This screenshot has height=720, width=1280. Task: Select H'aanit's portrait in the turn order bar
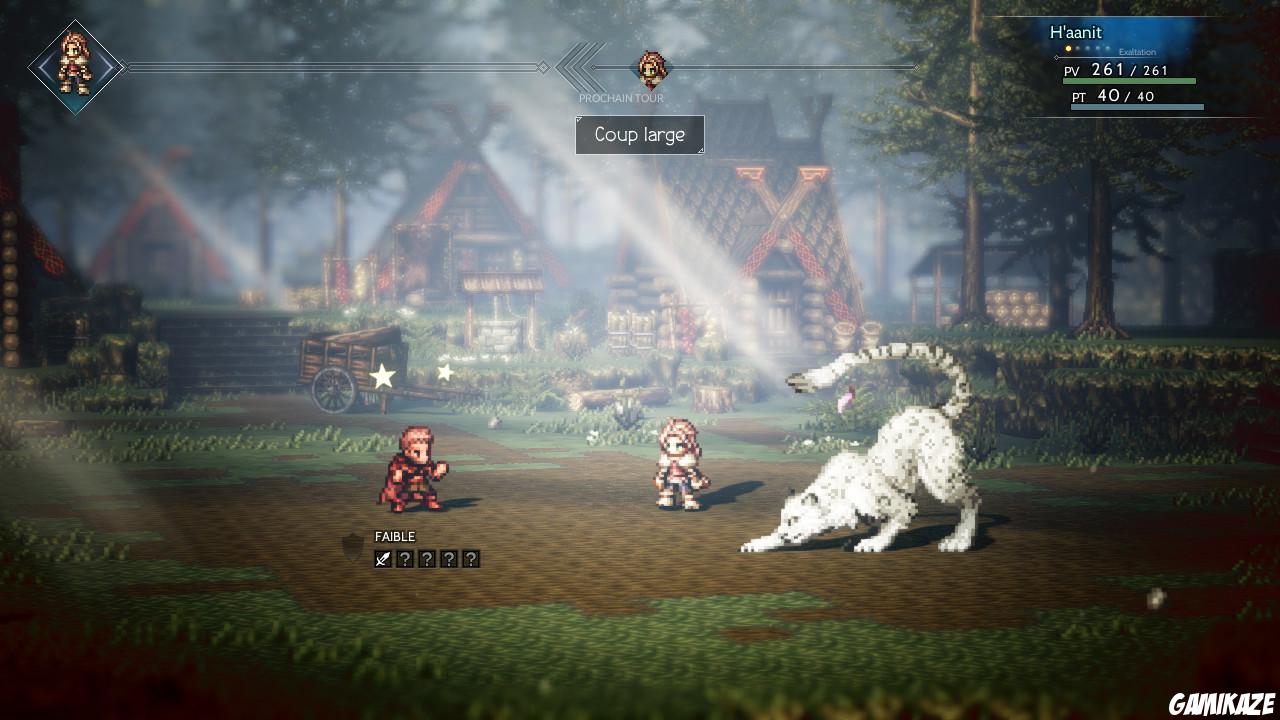pos(74,68)
